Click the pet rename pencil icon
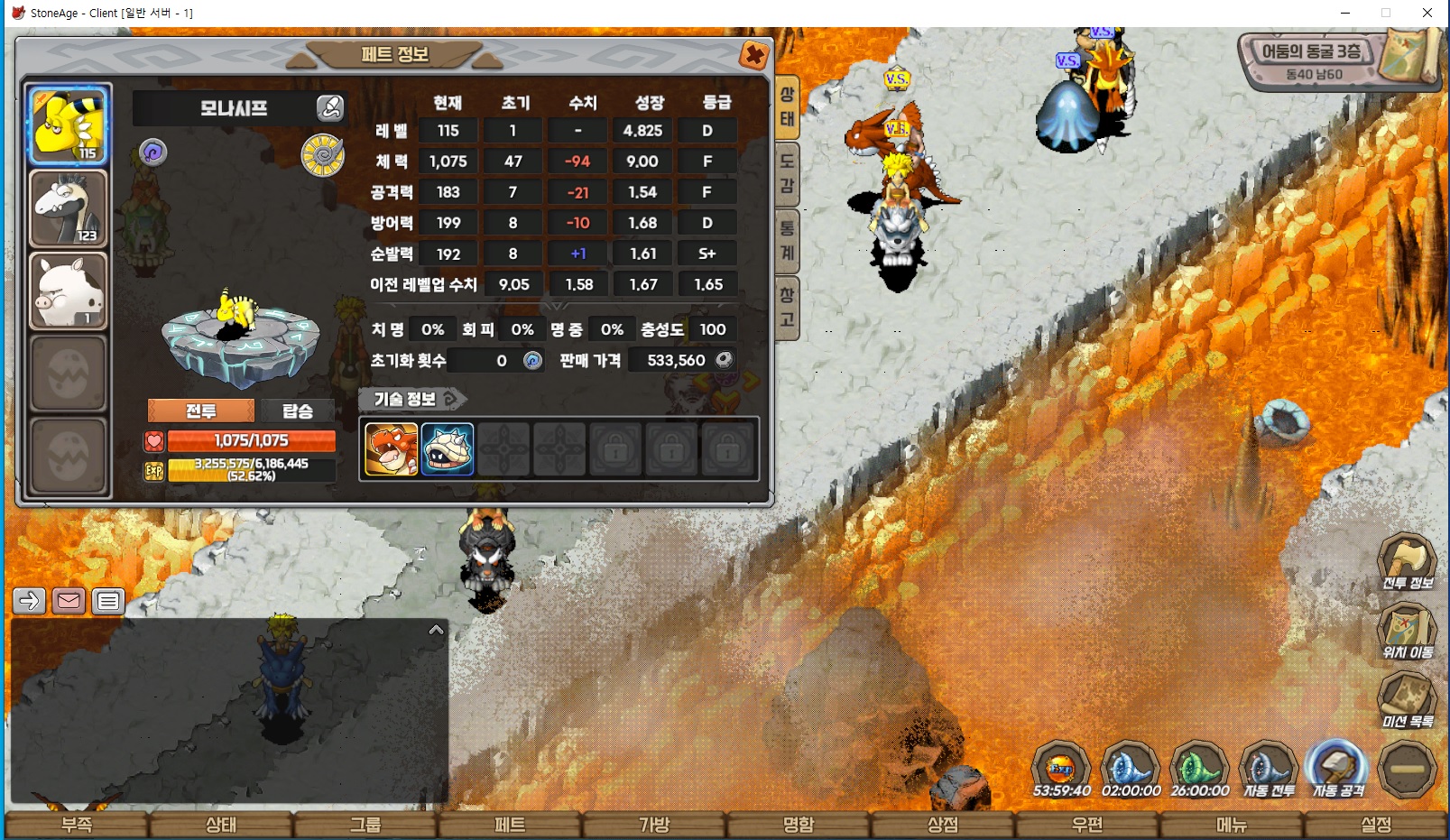Screen dimensions: 1450x840 click(x=330, y=108)
